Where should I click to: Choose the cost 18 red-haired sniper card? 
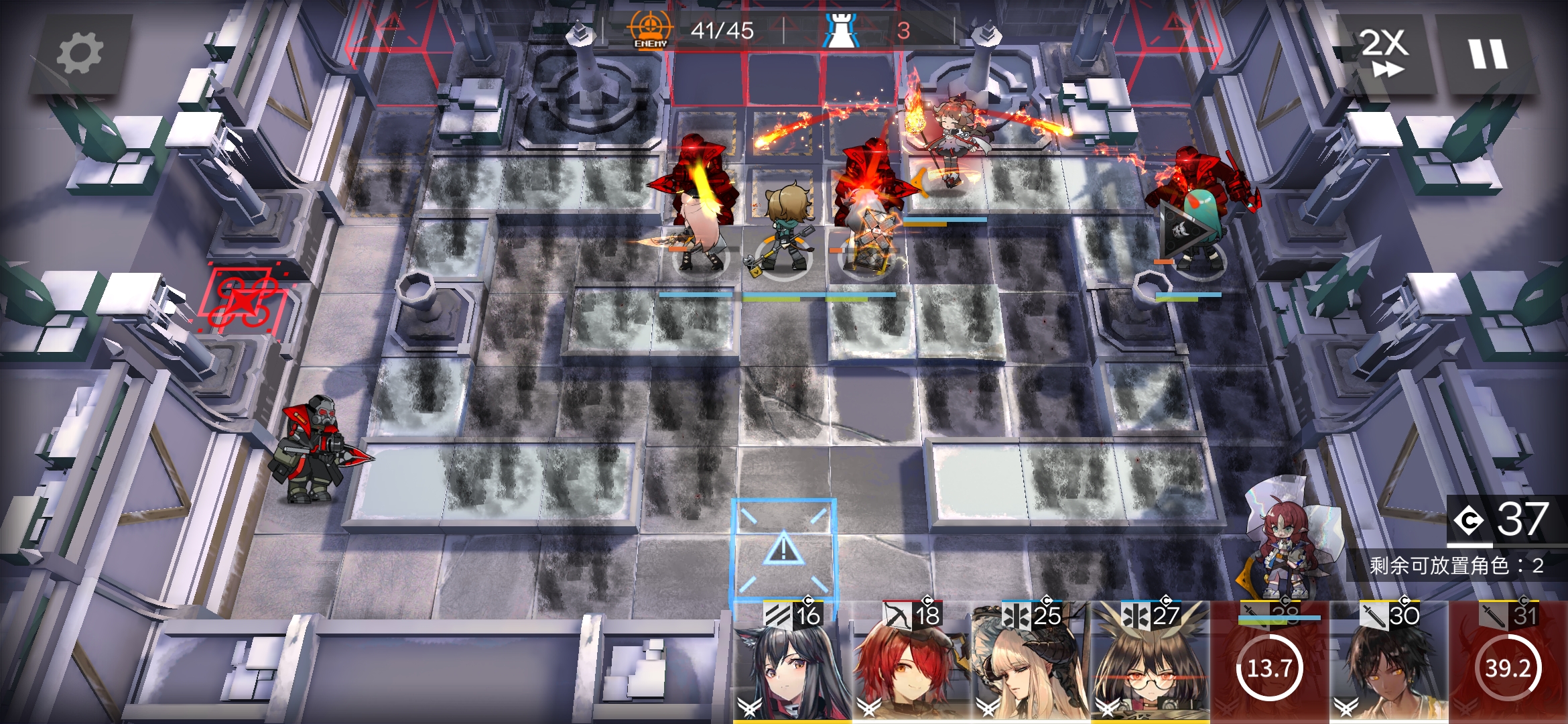(911, 664)
